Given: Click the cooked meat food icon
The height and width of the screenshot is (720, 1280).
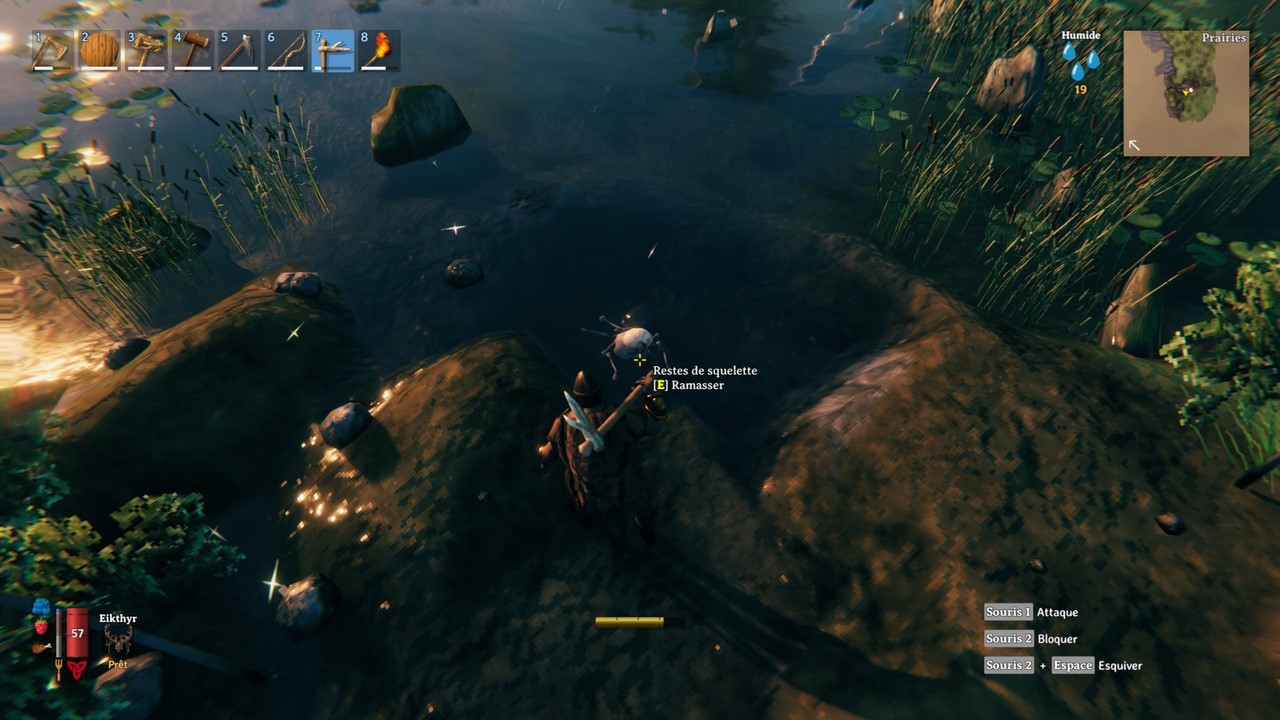Looking at the screenshot, I should (x=40, y=648).
